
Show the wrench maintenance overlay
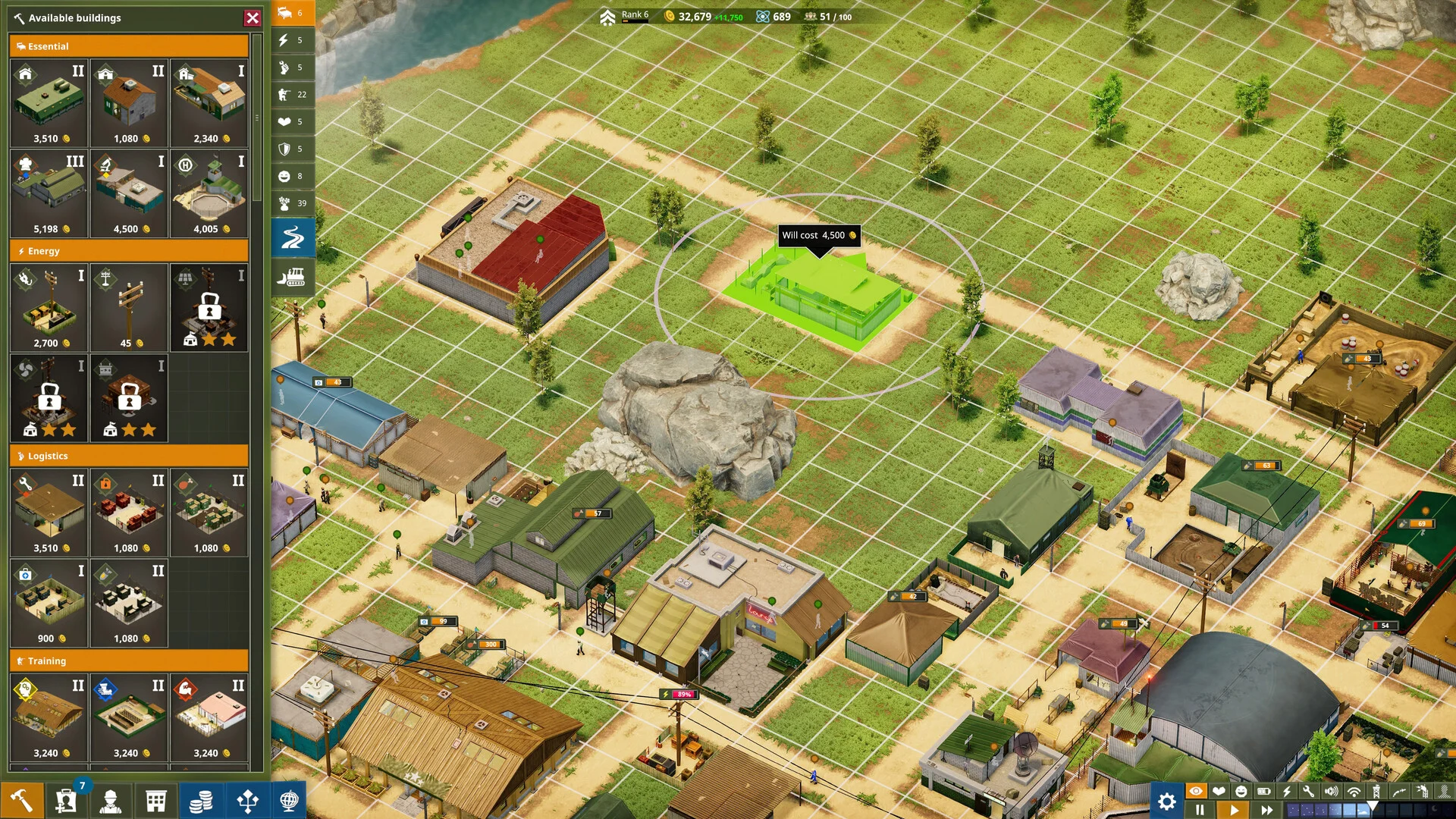[1309, 791]
